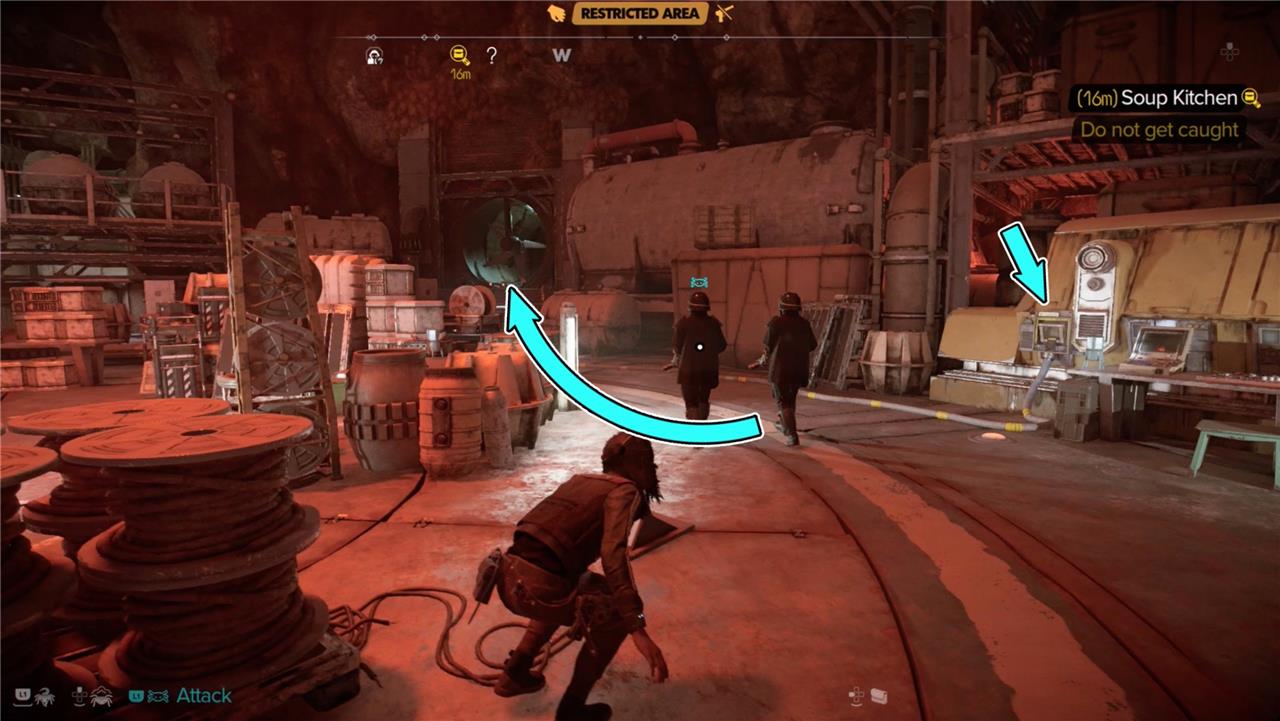The height and width of the screenshot is (721, 1280).
Task: Click the teal marker above the guard's head
Action: [x=699, y=282]
